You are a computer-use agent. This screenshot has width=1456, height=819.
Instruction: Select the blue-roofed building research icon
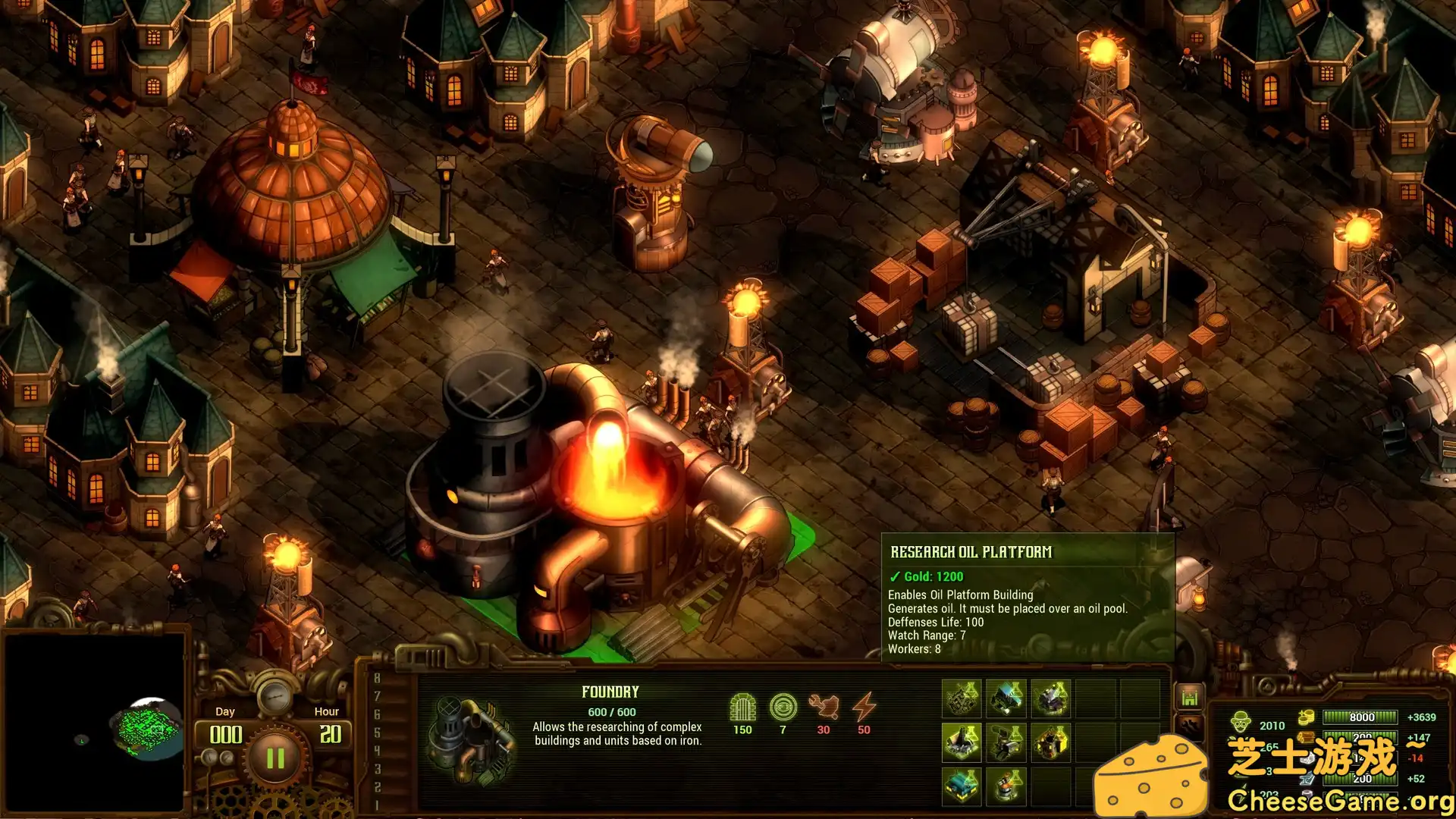(x=1006, y=696)
